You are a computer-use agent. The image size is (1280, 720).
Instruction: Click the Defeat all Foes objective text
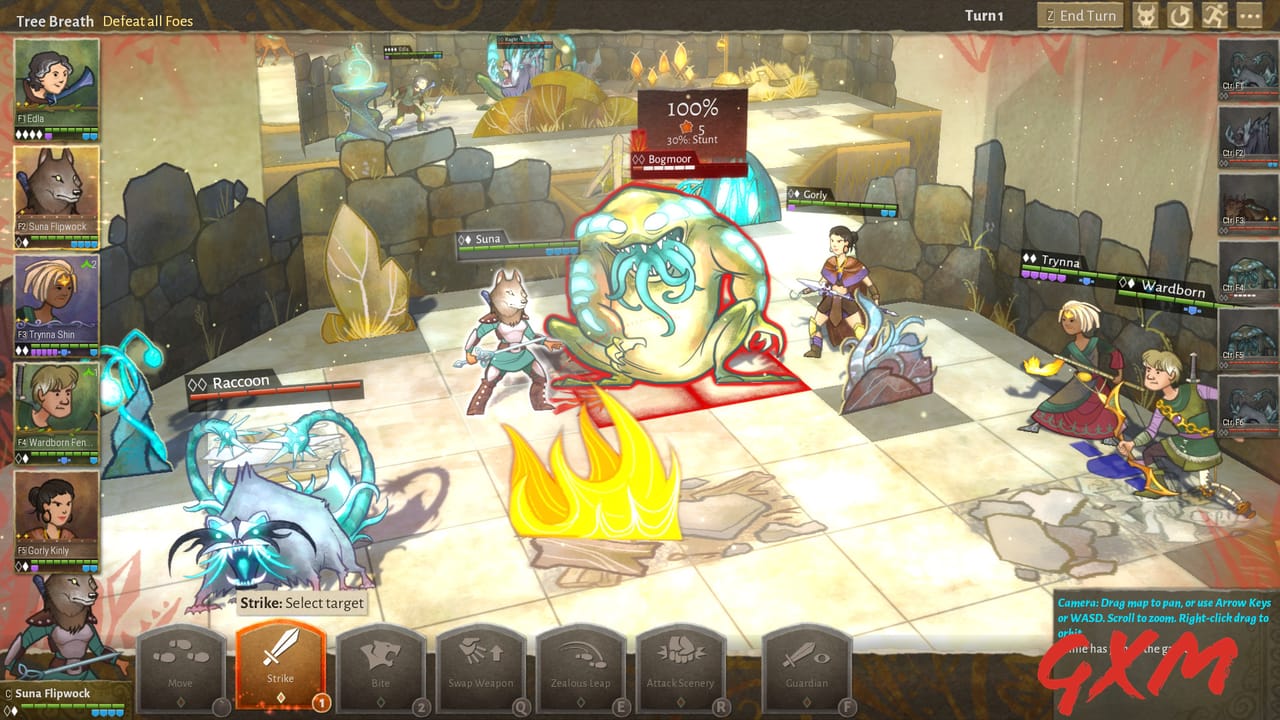[x=150, y=19]
